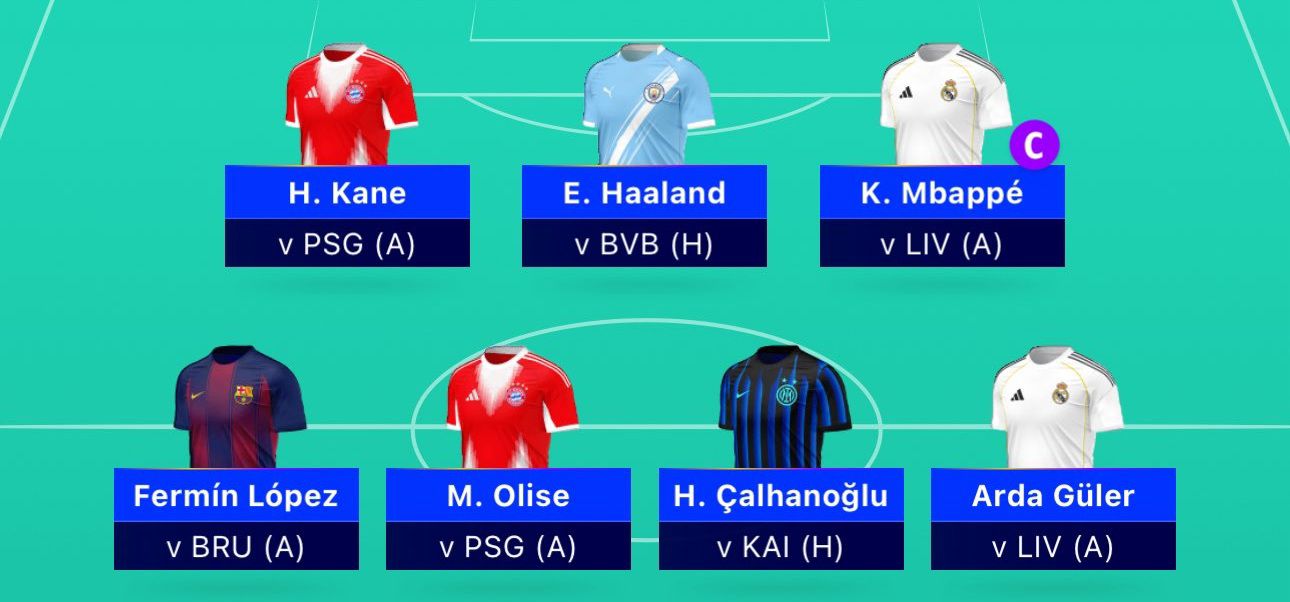Choose E. Haaland's player card

tap(644, 193)
